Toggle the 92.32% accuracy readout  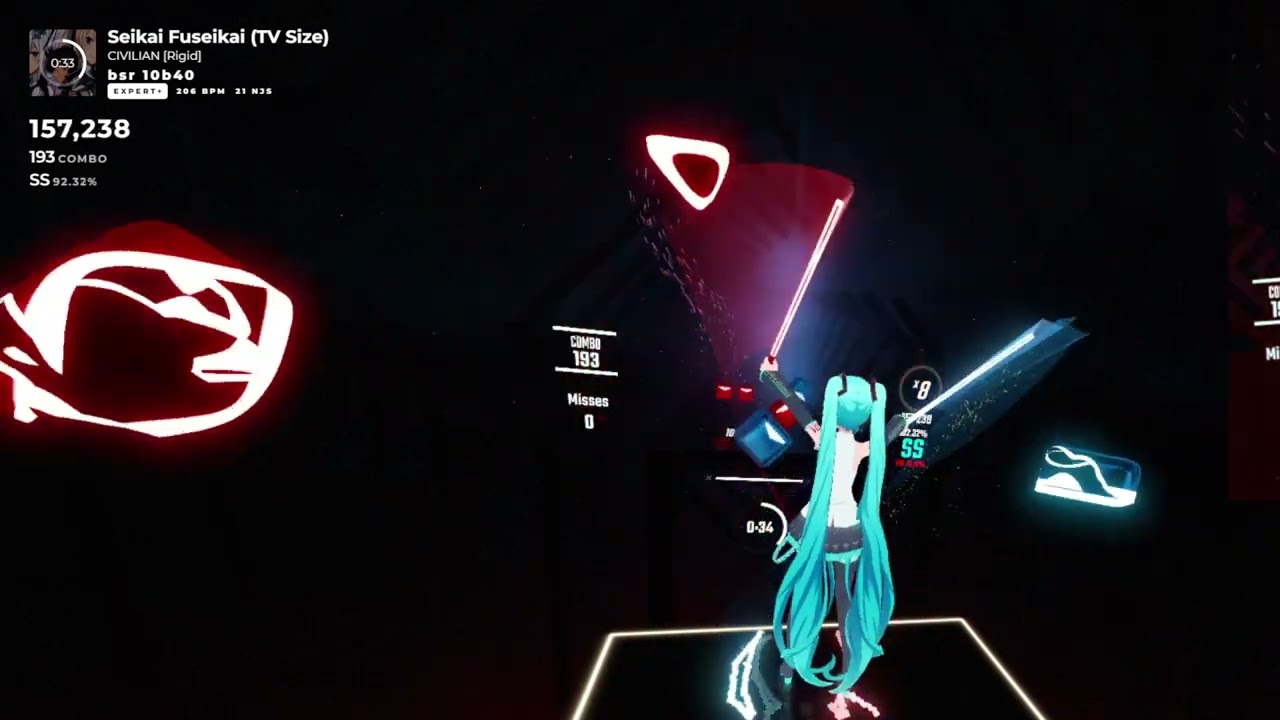tap(77, 181)
